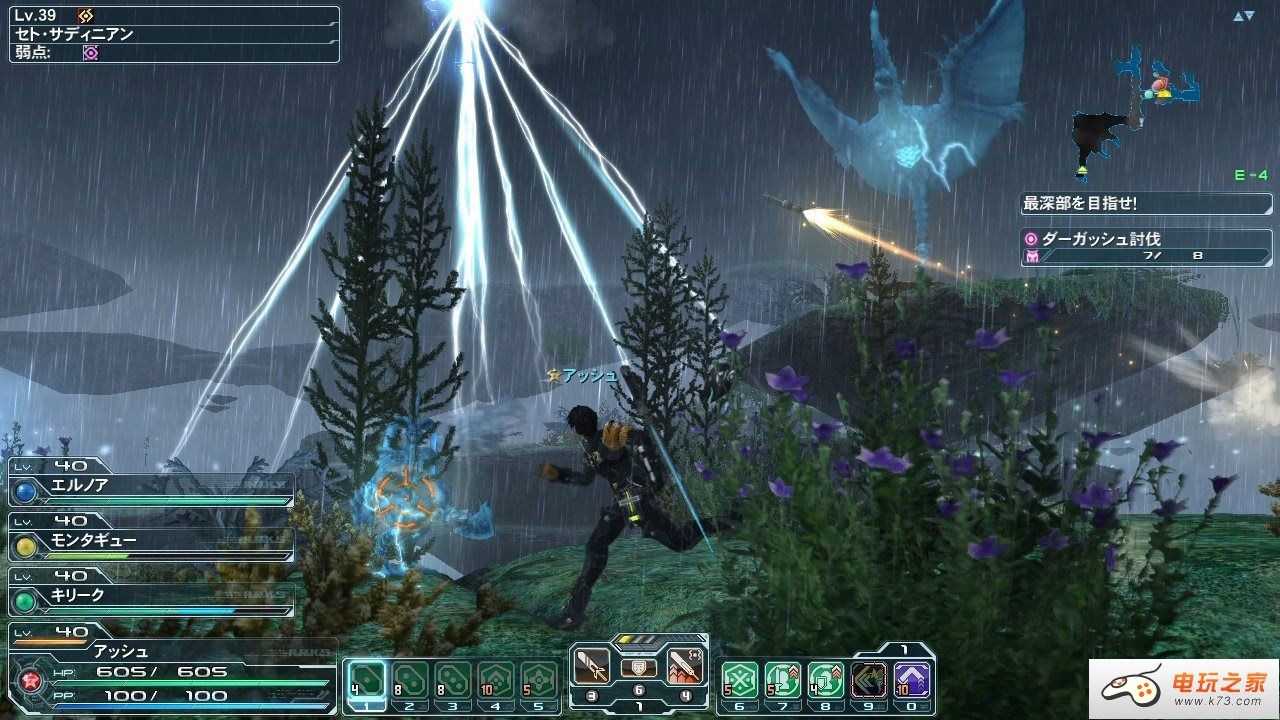The height and width of the screenshot is (720, 1280).
Task: Activate the purple up-arrow skill in slot 0
Action: (912, 680)
